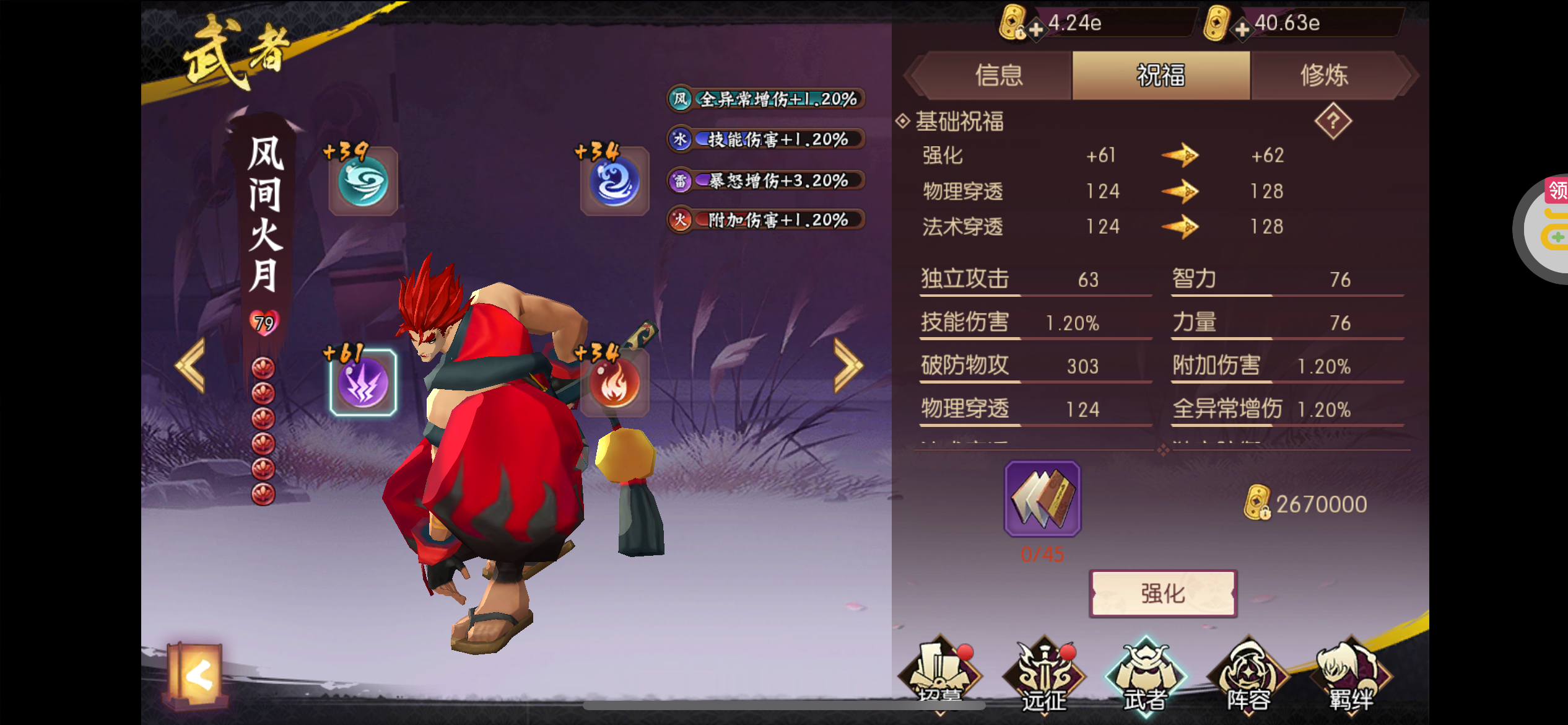1568x725 pixels.
Task: Switch to the 信息 tab
Action: (x=998, y=76)
